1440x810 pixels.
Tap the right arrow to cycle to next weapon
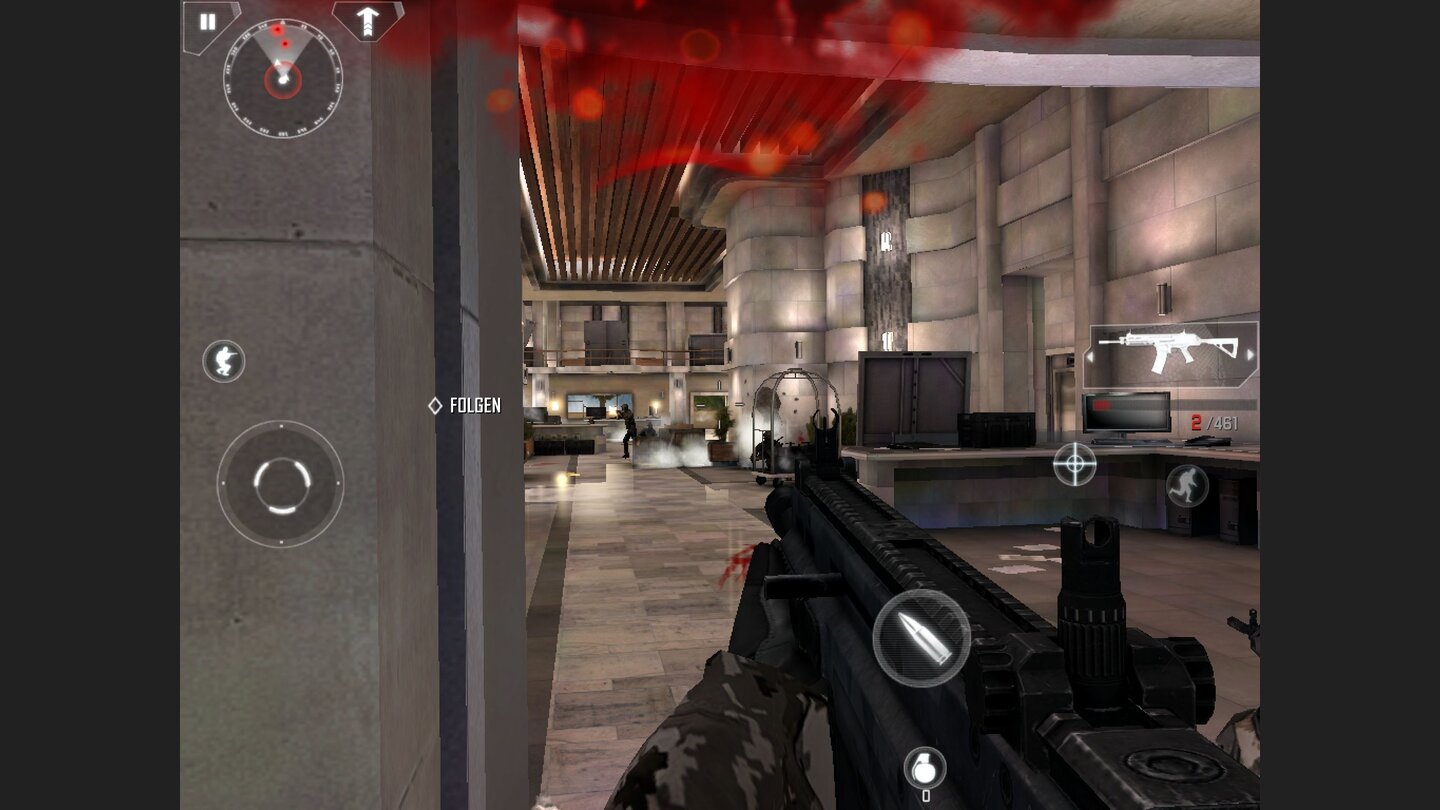click(1250, 356)
